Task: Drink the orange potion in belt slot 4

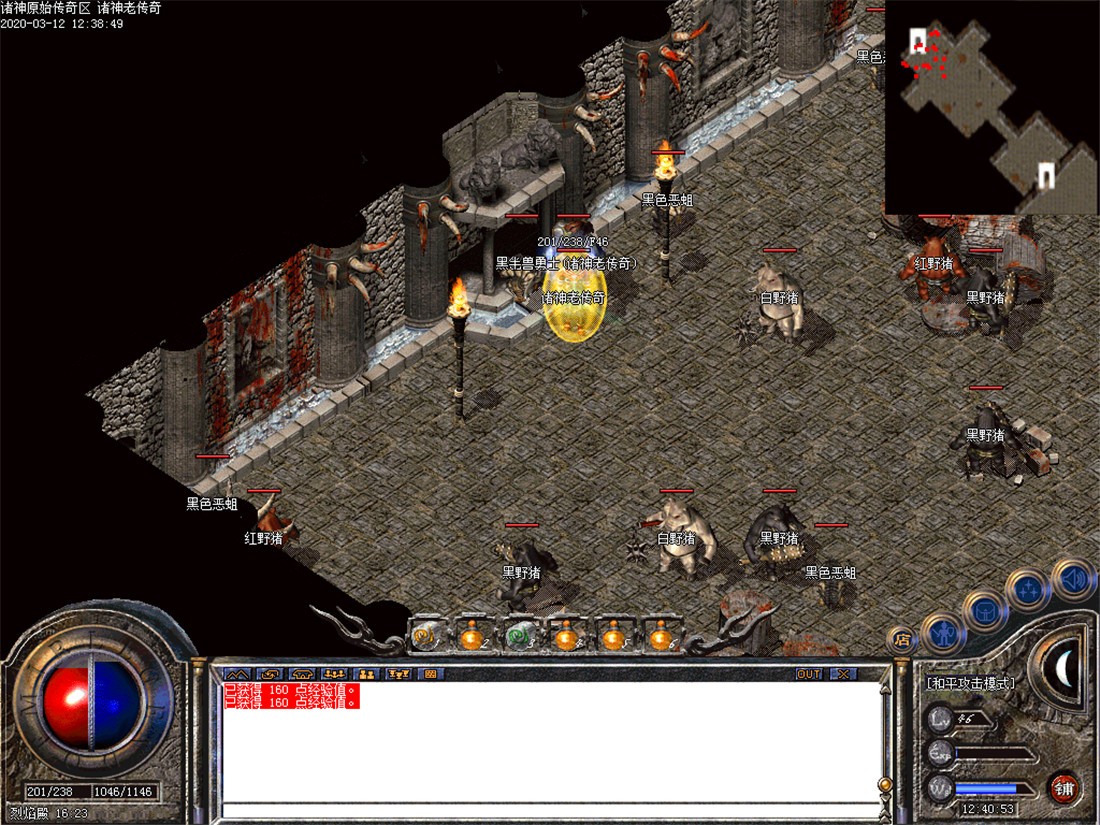Action: pos(566,635)
